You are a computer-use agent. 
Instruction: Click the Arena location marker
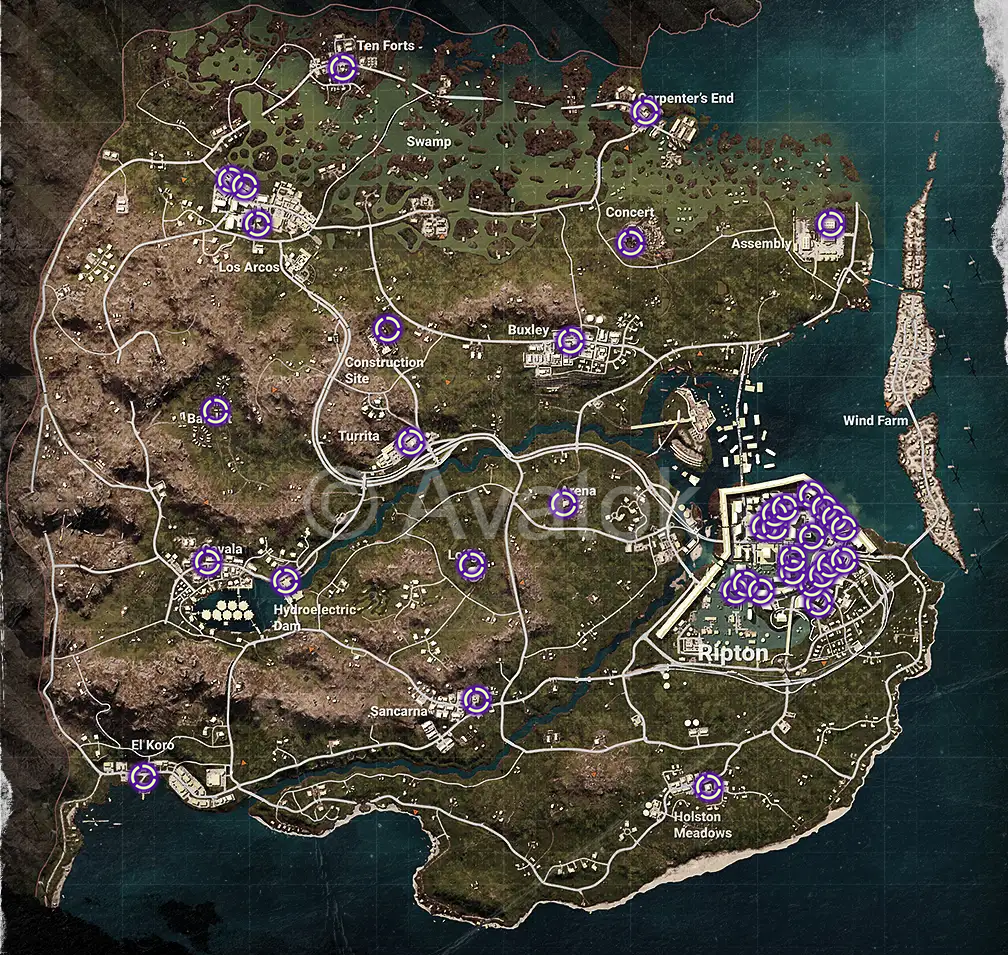click(x=565, y=504)
